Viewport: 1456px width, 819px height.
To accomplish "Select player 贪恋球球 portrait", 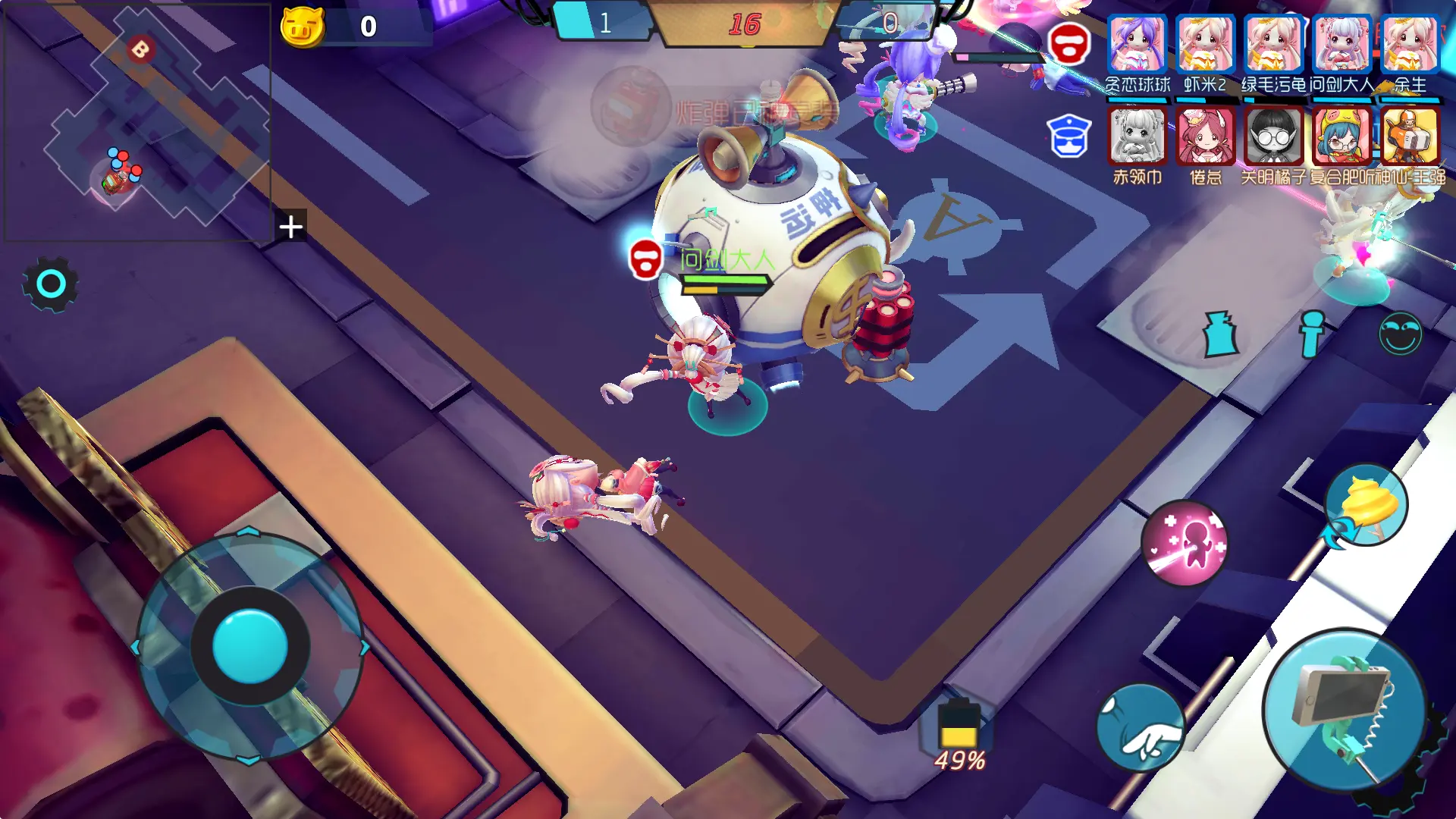I will pyautogui.click(x=1137, y=44).
